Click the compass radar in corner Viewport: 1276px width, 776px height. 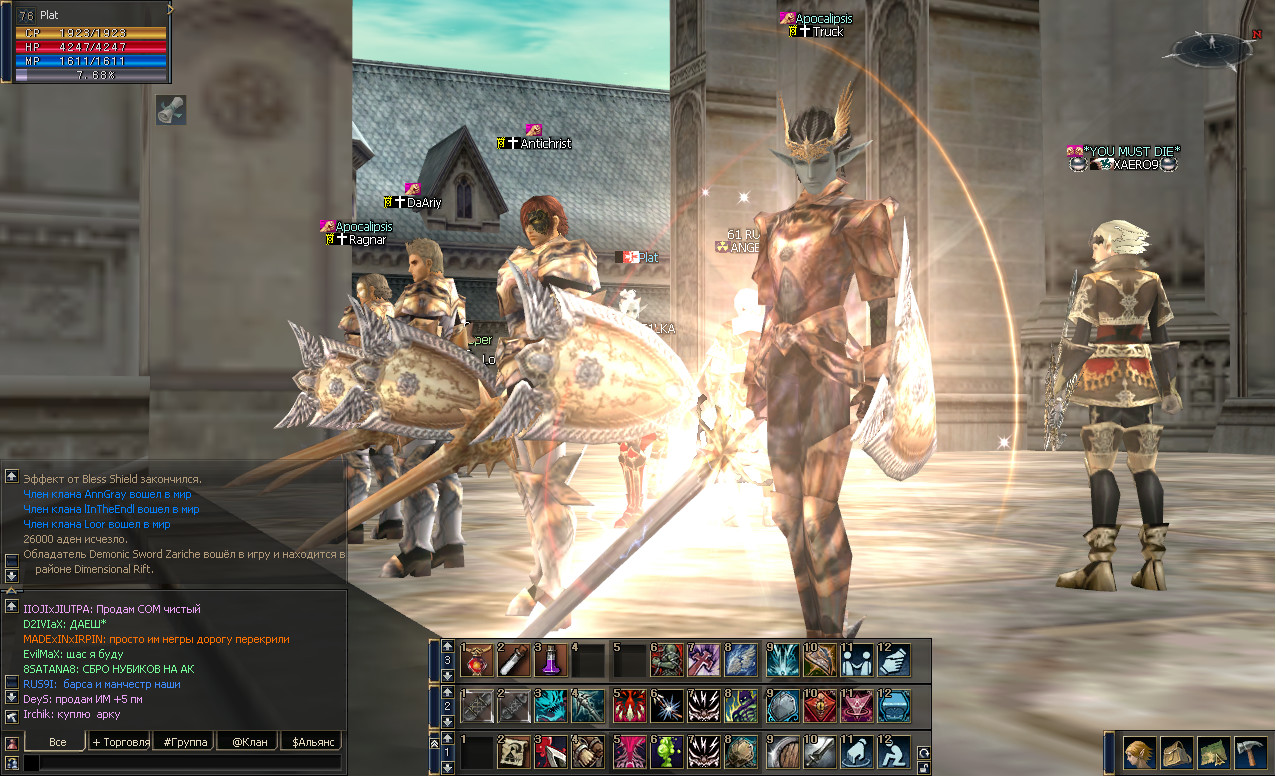click(x=1210, y=46)
